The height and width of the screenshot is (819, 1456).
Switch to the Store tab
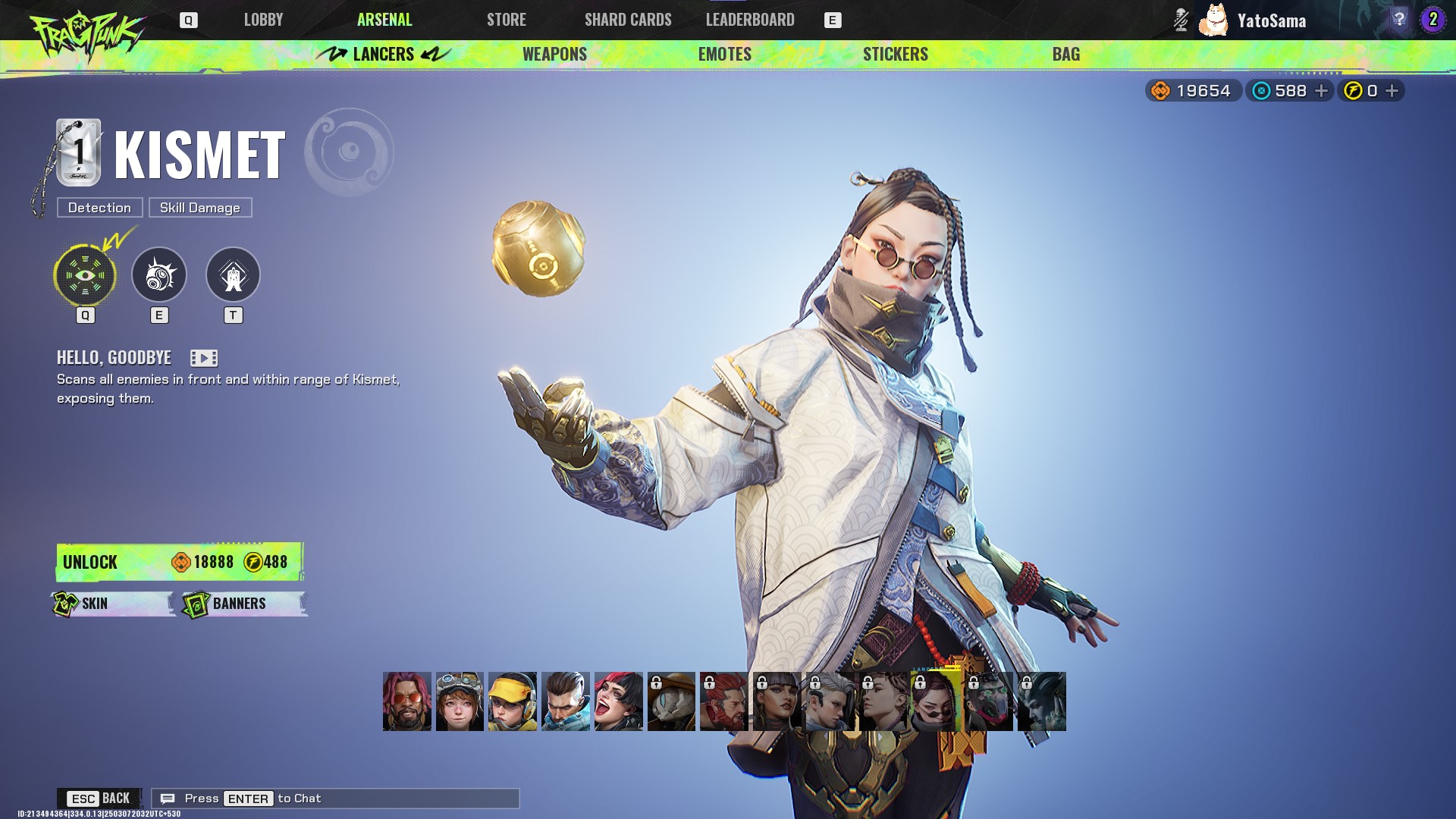[506, 20]
